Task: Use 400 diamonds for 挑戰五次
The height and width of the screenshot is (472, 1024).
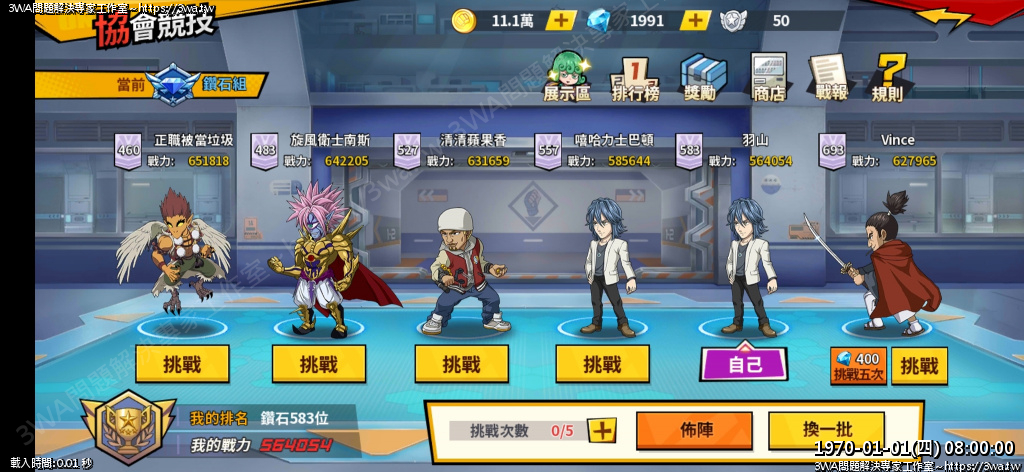Action: coord(858,366)
